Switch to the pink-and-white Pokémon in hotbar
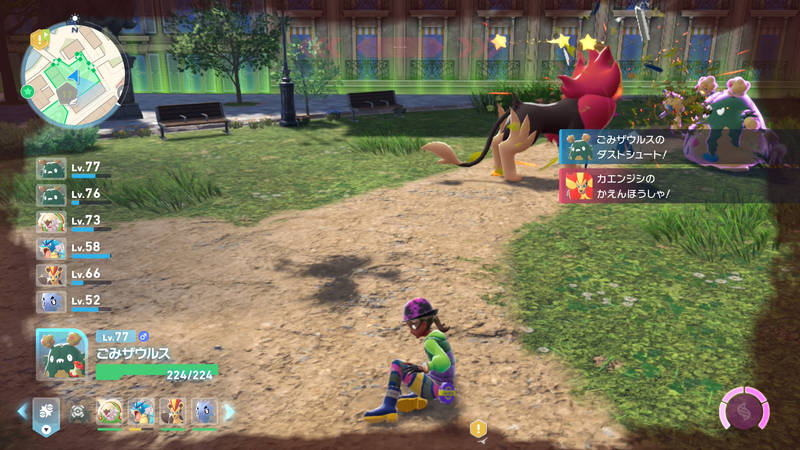 (109, 412)
